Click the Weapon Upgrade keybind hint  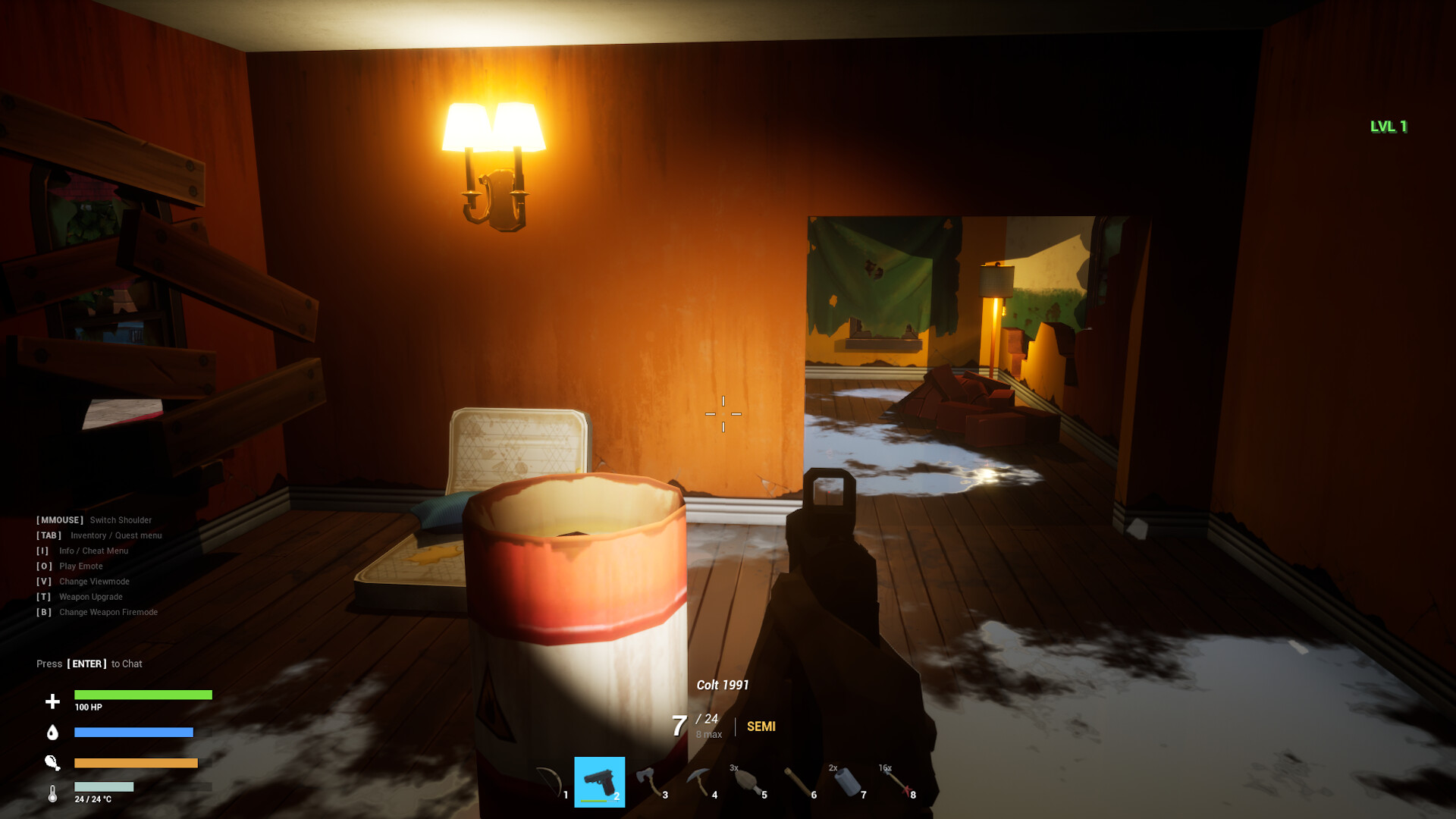point(80,597)
